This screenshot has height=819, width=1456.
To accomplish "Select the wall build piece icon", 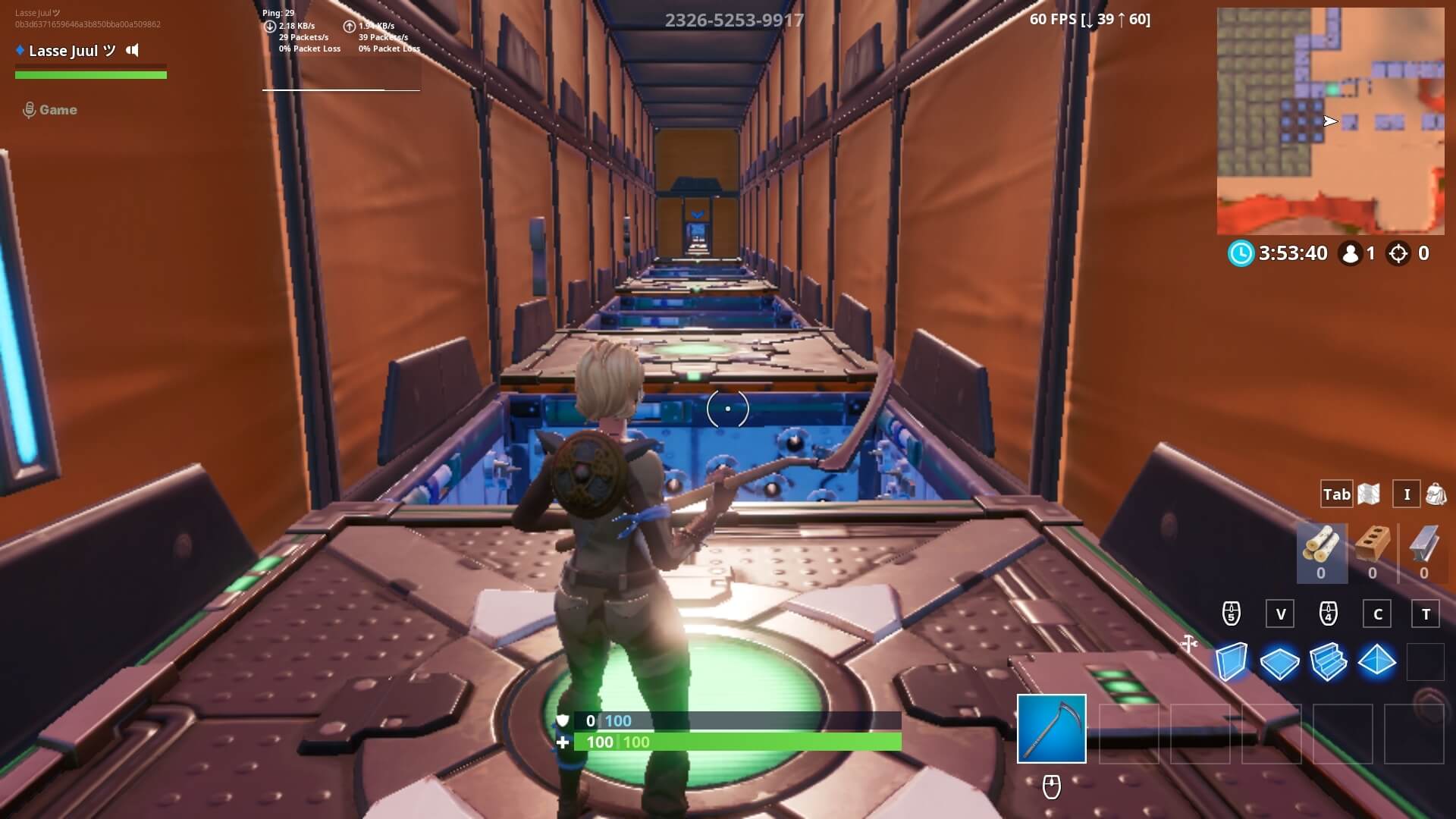I will click(1233, 661).
